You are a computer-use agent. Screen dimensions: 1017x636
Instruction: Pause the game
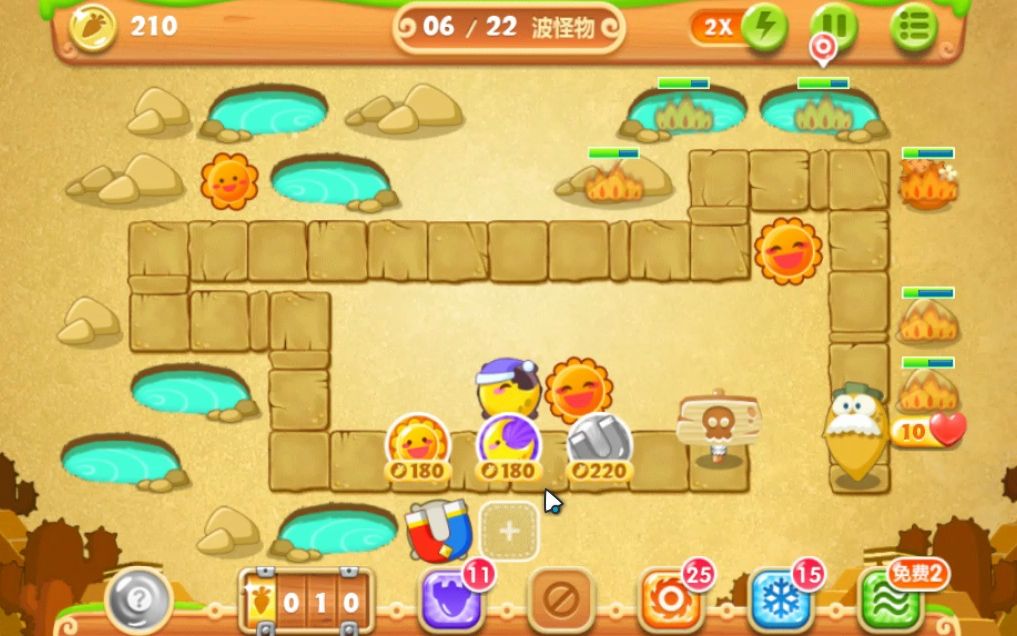click(x=833, y=27)
